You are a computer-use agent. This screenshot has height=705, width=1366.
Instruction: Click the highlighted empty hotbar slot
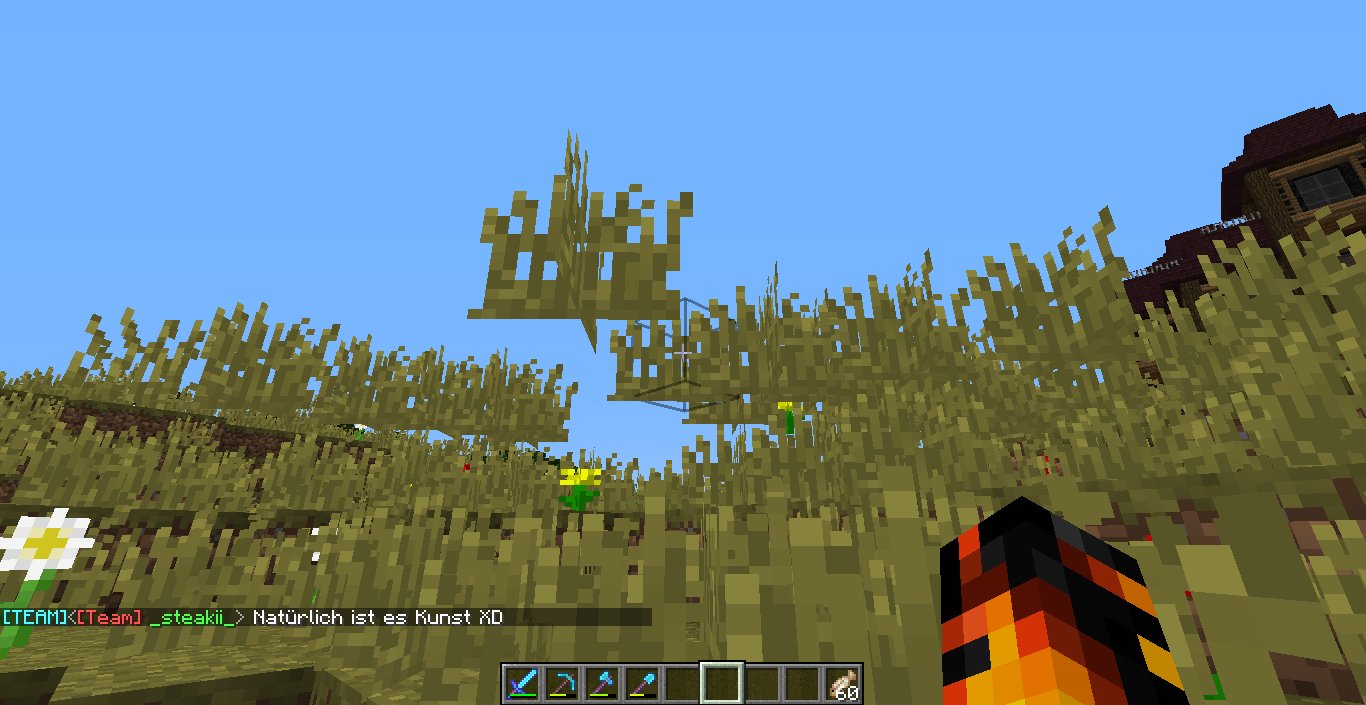pos(723,684)
